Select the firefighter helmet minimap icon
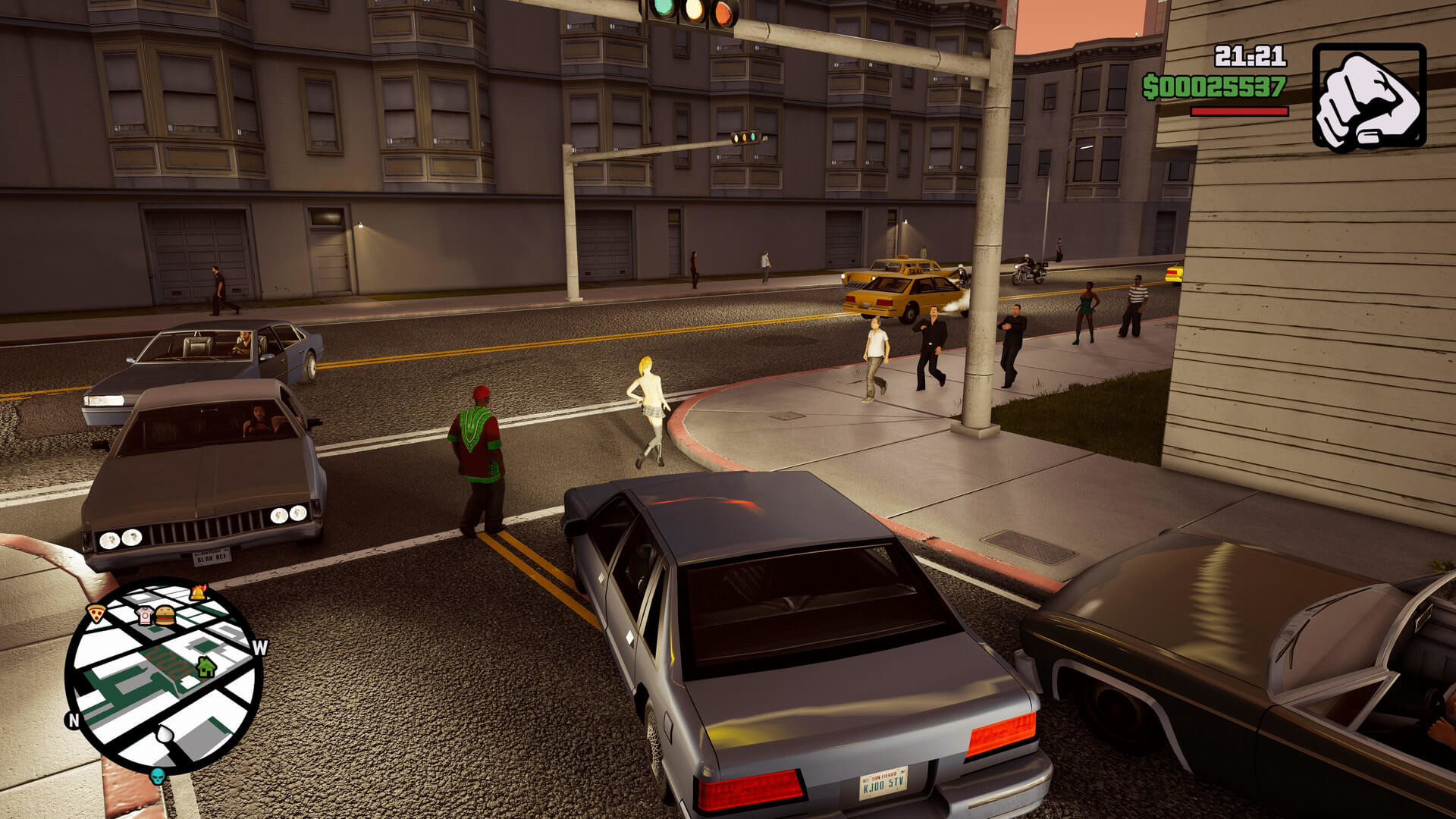Image resolution: width=1456 pixels, height=819 pixels. 198,592
